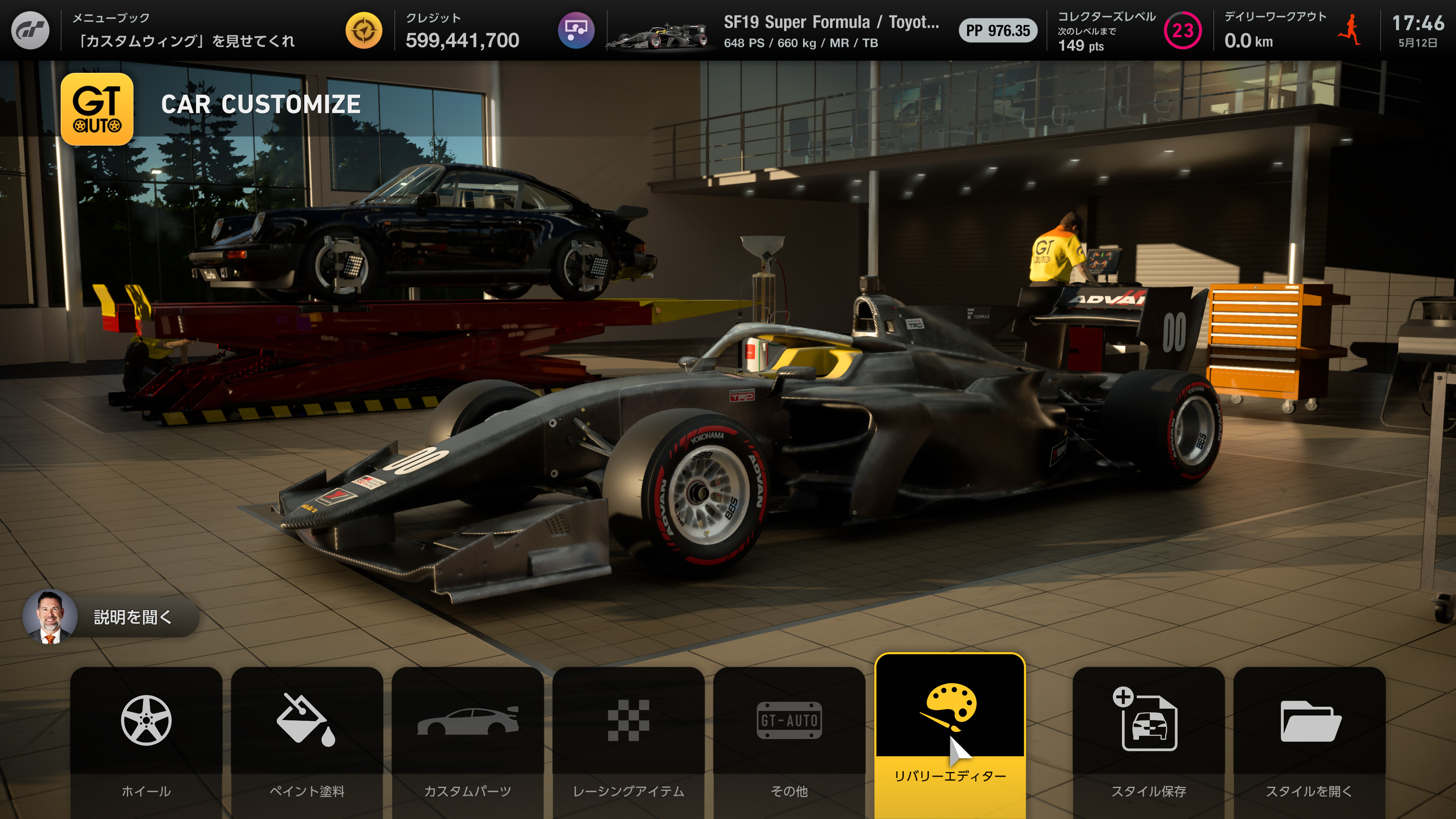
Task: Select スタイル保存 to save style
Action: pos(1148,741)
